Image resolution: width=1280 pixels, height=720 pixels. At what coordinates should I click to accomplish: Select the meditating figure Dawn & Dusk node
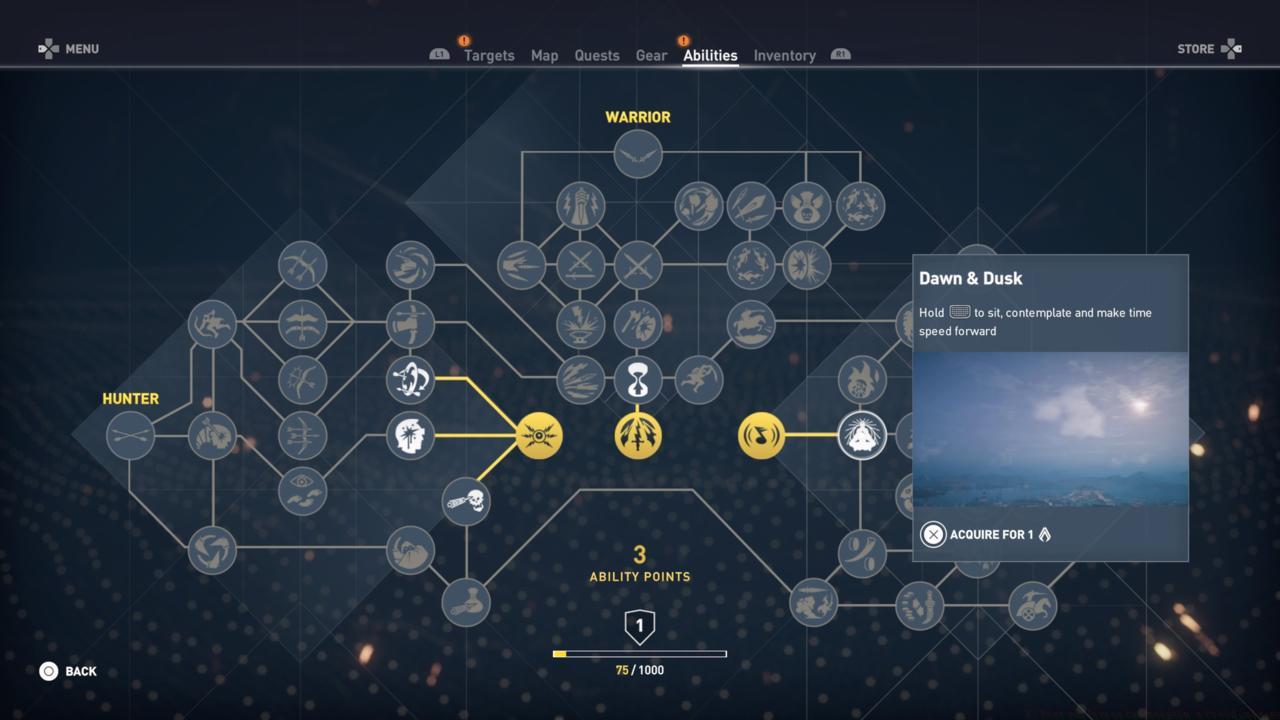863,435
